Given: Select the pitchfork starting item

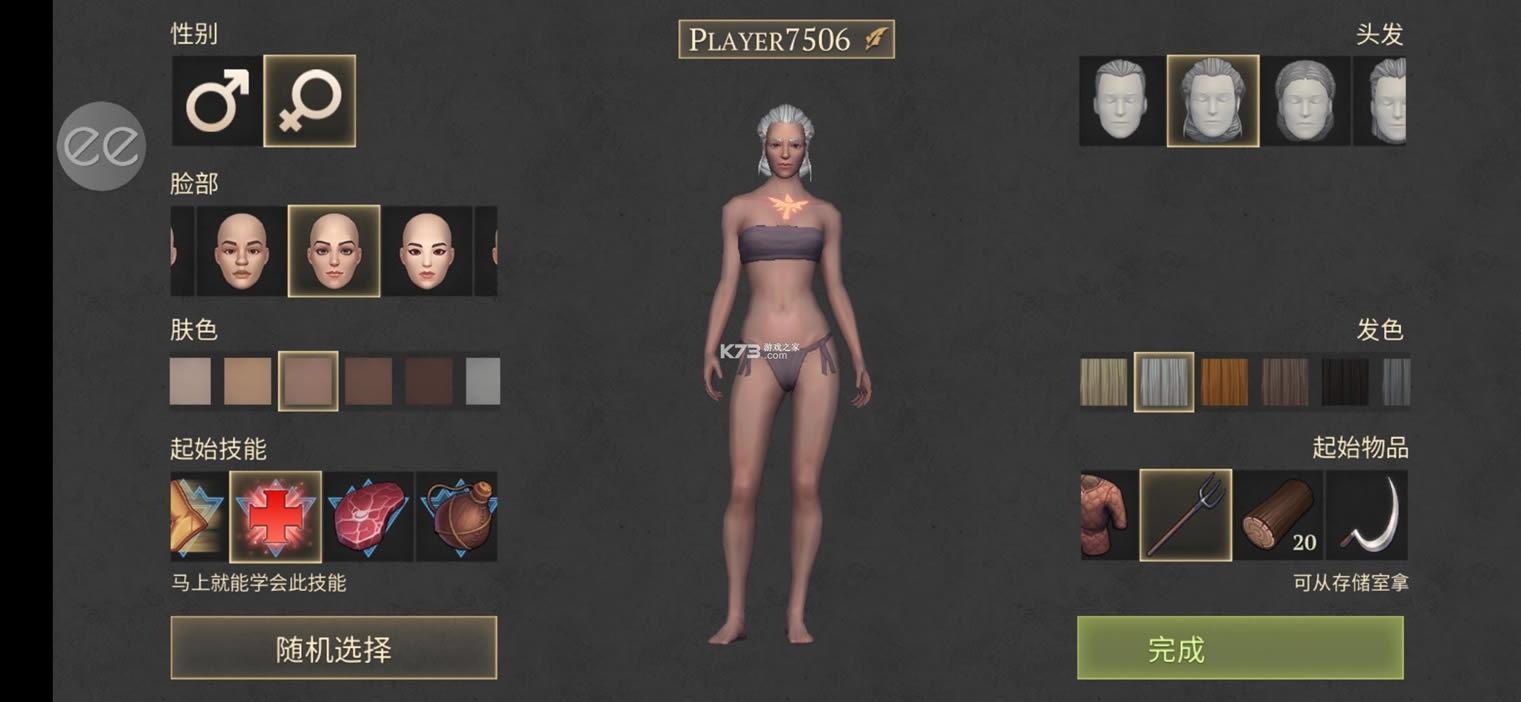Looking at the screenshot, I should click(1186, 515).
